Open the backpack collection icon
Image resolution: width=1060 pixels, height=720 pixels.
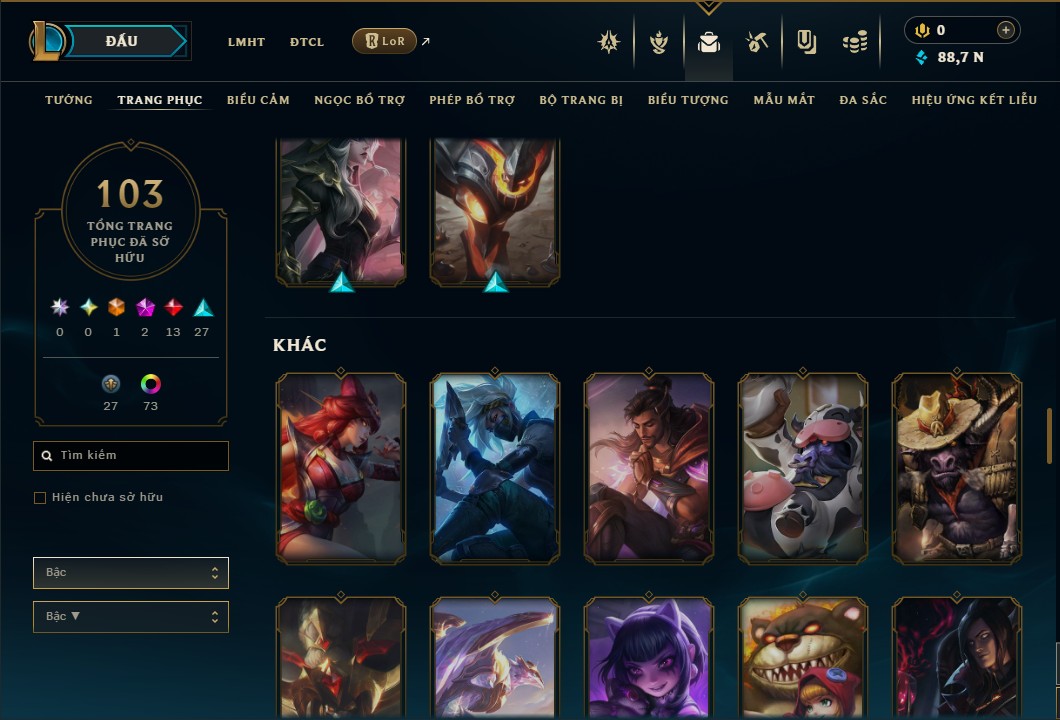click(709, 42)
